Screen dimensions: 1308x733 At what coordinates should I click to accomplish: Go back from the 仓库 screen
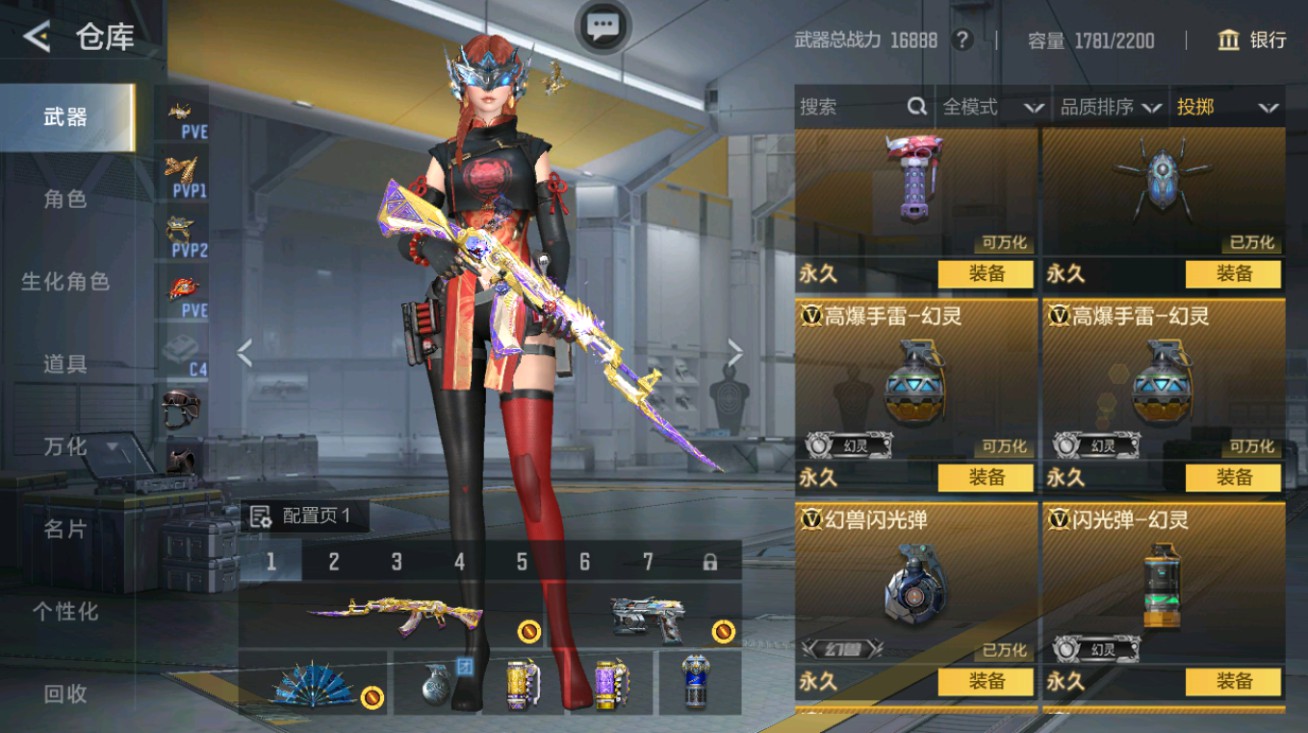click(x=37, y=37)
